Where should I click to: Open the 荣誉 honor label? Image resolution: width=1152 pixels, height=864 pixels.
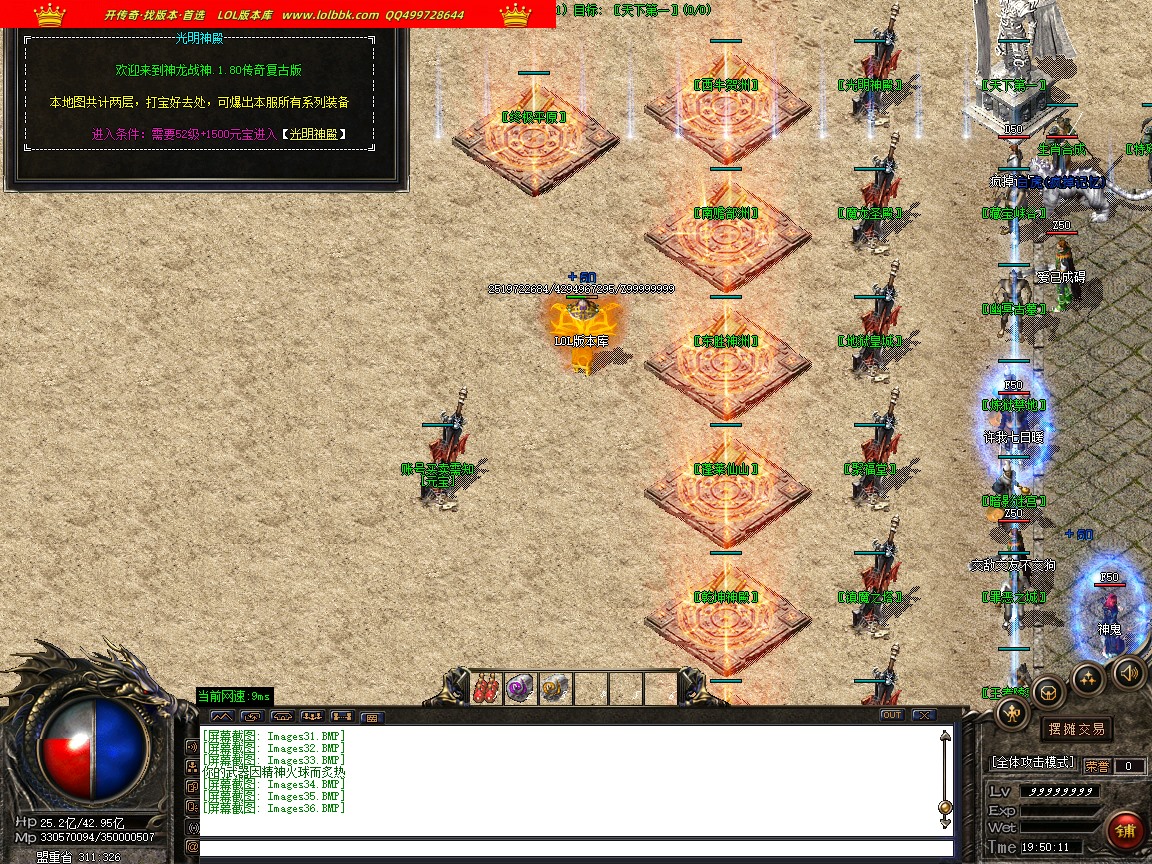1097,766
